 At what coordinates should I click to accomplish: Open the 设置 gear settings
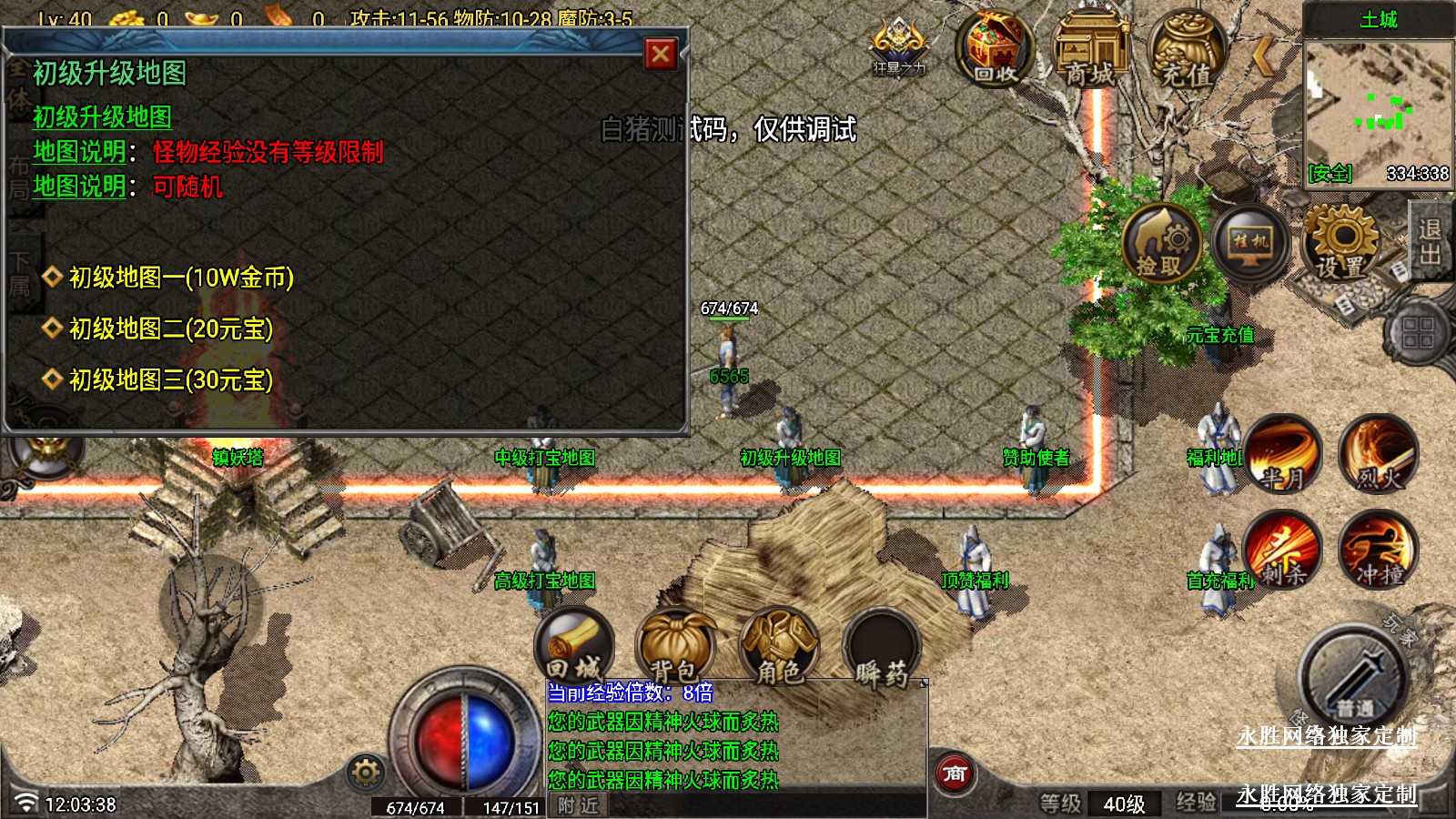click(x=1341, y=241)
